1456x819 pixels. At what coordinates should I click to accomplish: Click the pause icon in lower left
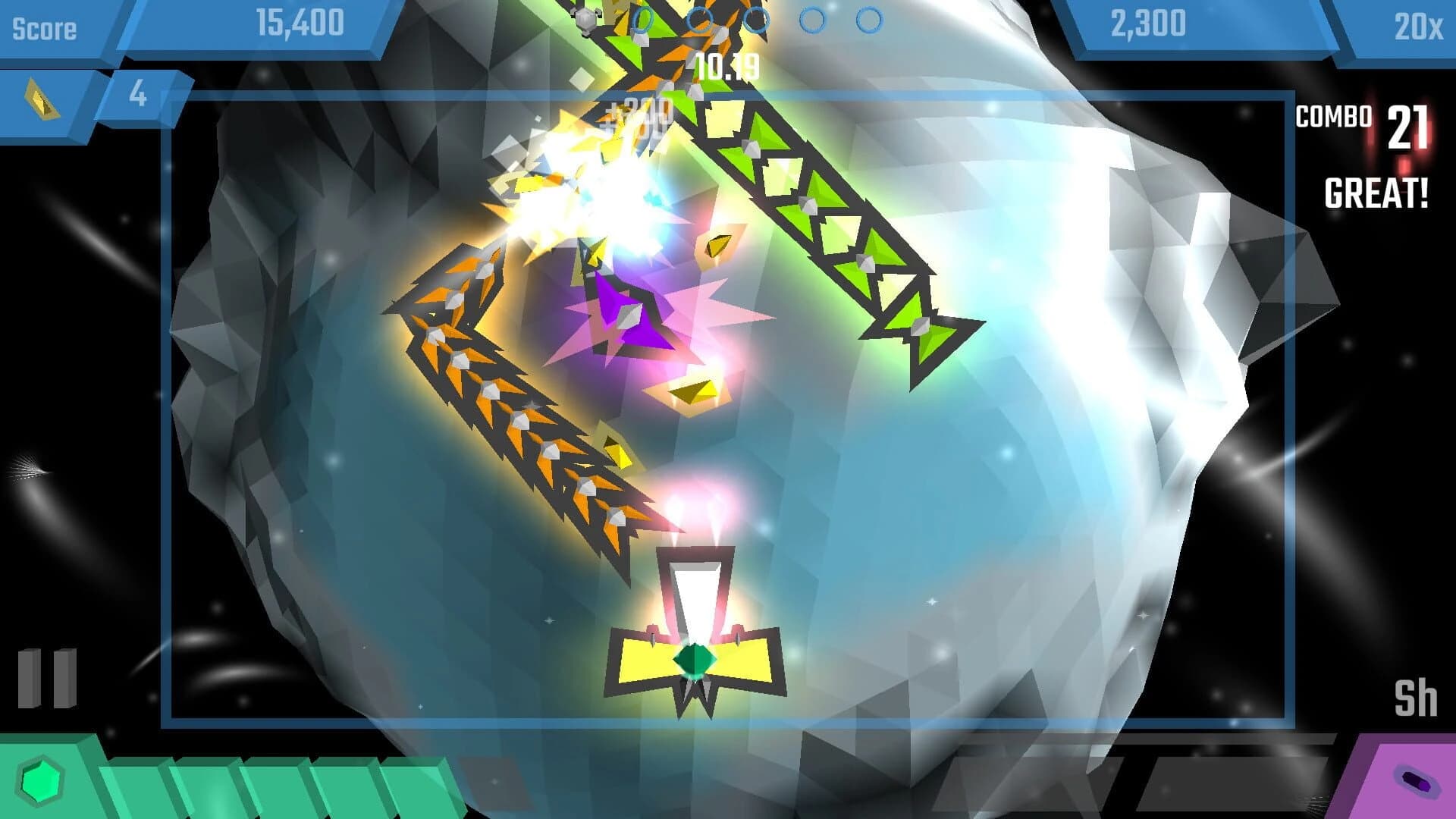coord(47,679)
